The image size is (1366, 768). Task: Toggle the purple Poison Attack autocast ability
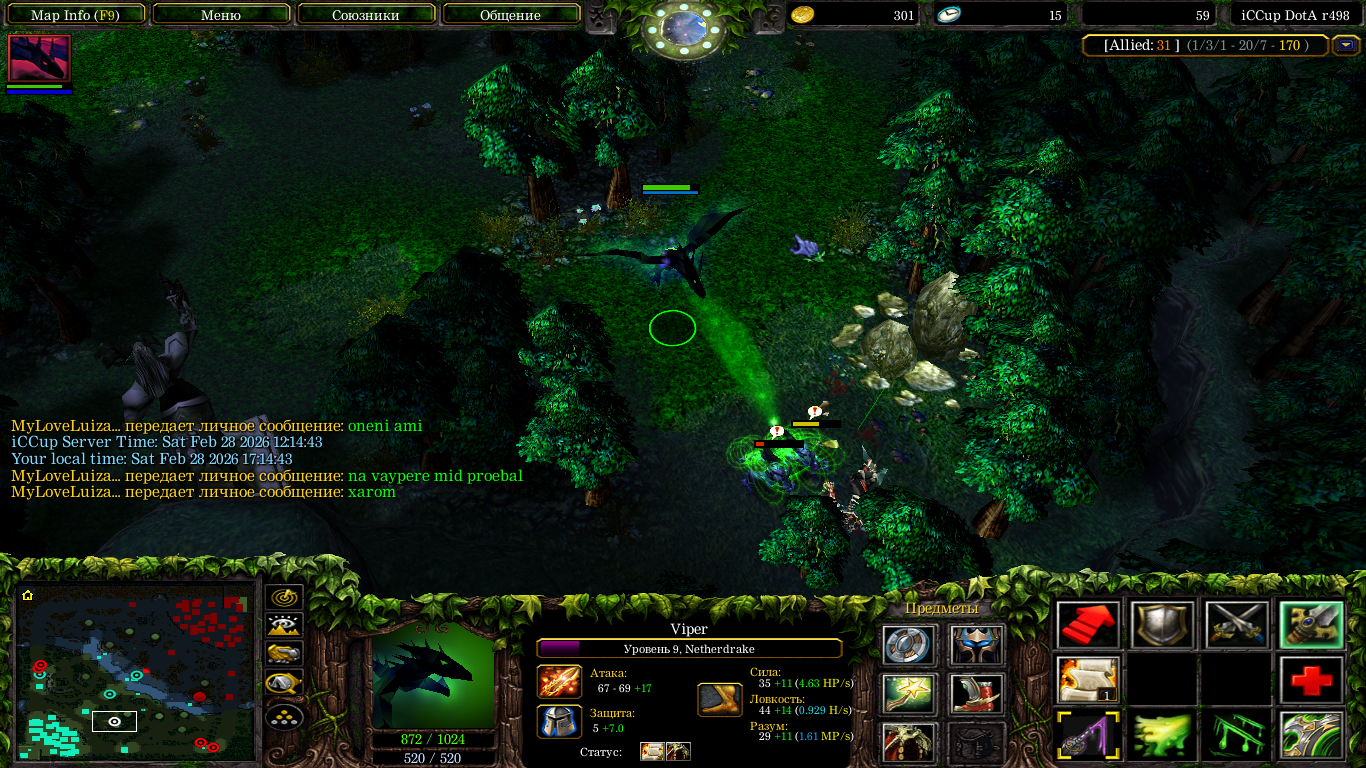point(1088,736)
